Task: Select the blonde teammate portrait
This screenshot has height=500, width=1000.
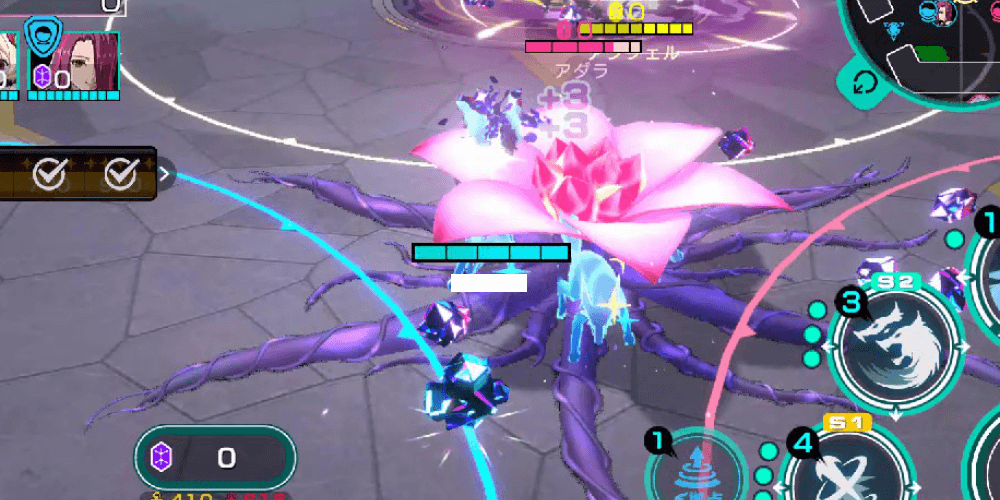Action: point(9,62)
